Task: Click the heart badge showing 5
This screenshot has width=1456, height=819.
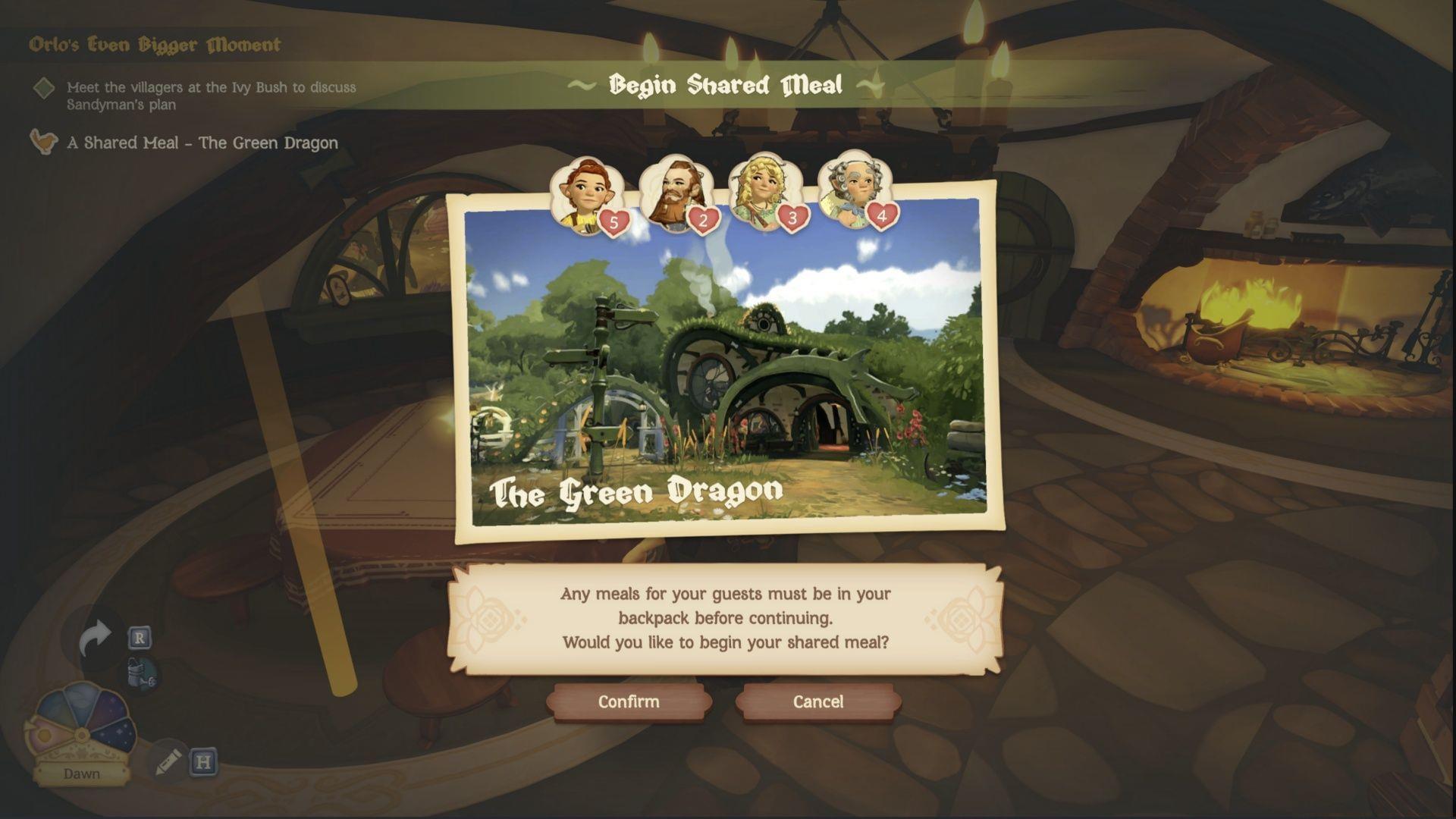Action: click(614, 222)
